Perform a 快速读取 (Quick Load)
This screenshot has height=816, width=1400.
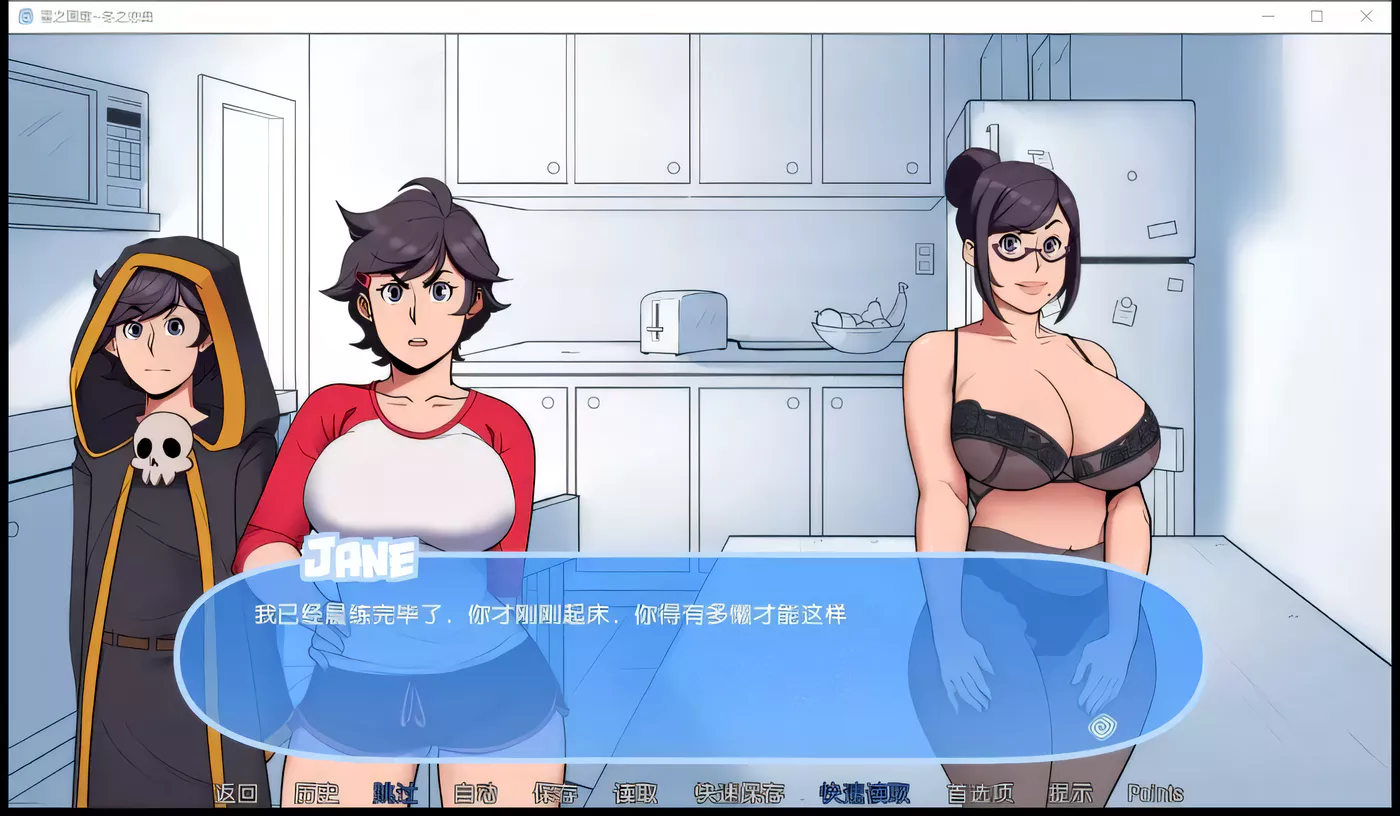pyautogui.click(x=863, y=793)
